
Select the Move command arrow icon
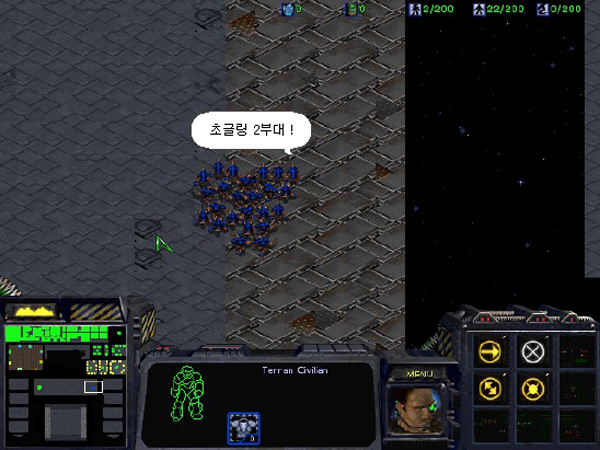pyautogui.click(x=490, y=351)
